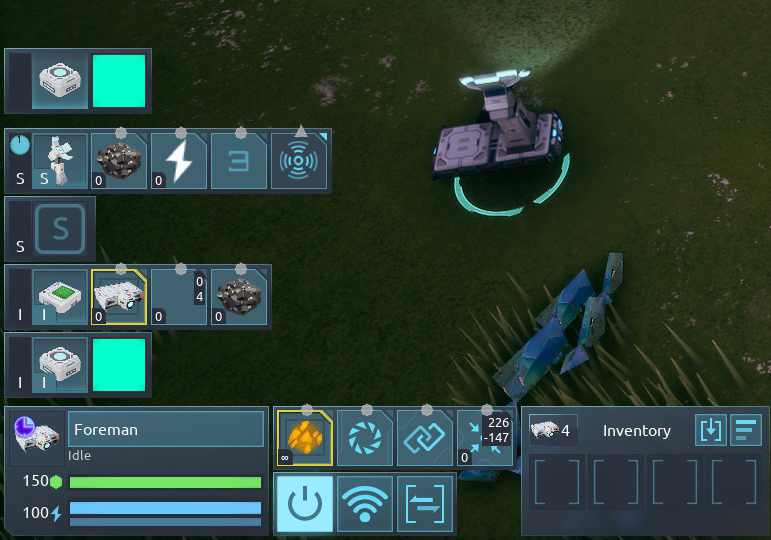Select the robotic arm component icon
771x540 pixels.
pos(59,160)
